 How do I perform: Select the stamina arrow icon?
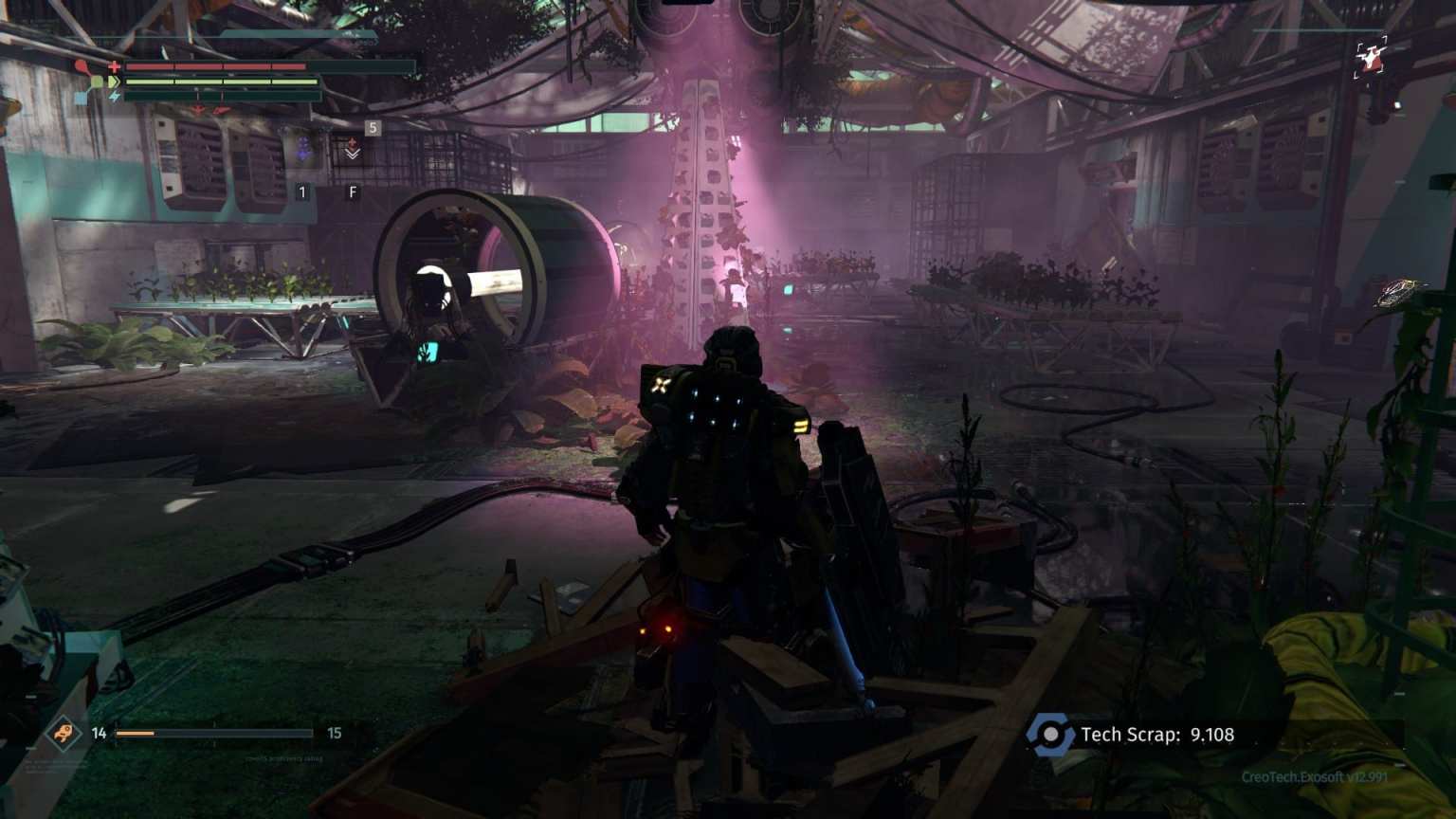114,82
